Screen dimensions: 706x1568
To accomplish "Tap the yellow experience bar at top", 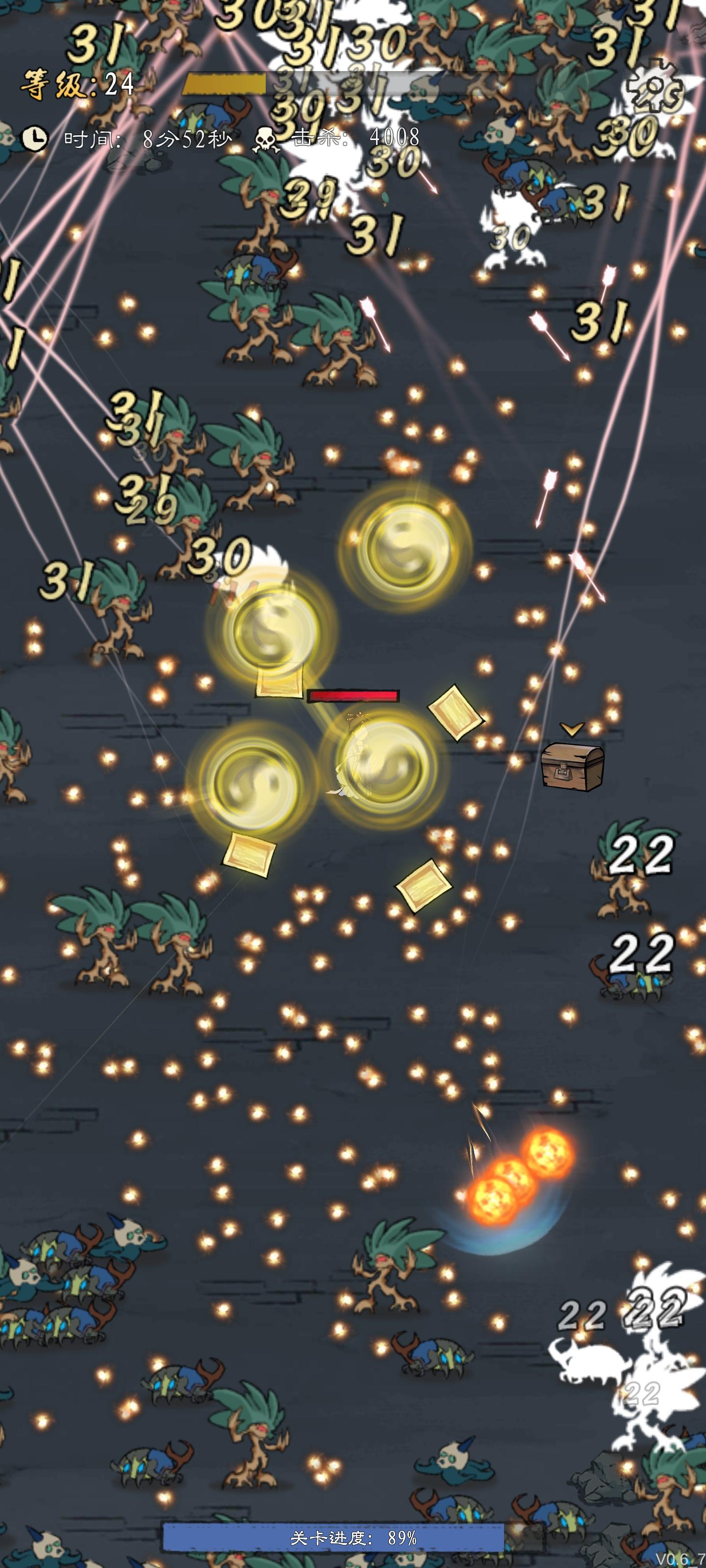I will [x=226, y=84].
